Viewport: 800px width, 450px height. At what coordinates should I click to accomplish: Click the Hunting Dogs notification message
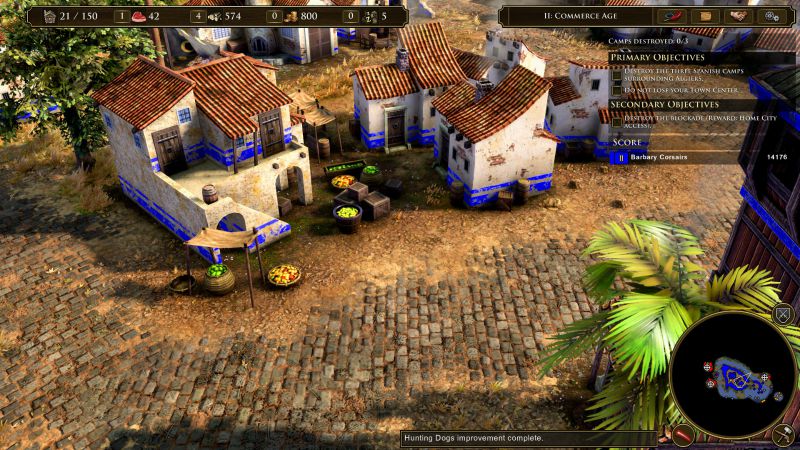tap(474, 438)
